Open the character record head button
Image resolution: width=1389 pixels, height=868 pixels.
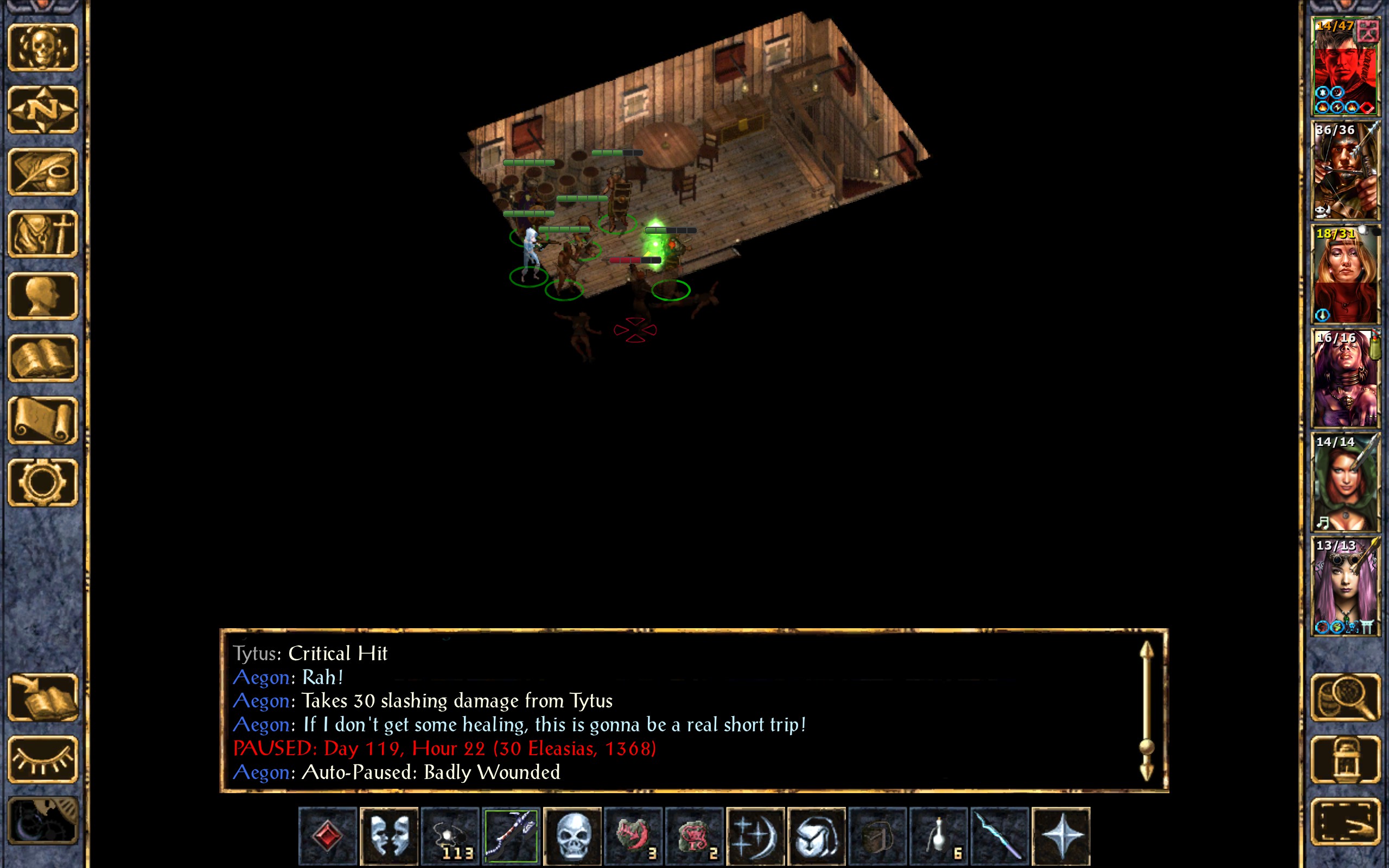(x=43, y=296)
